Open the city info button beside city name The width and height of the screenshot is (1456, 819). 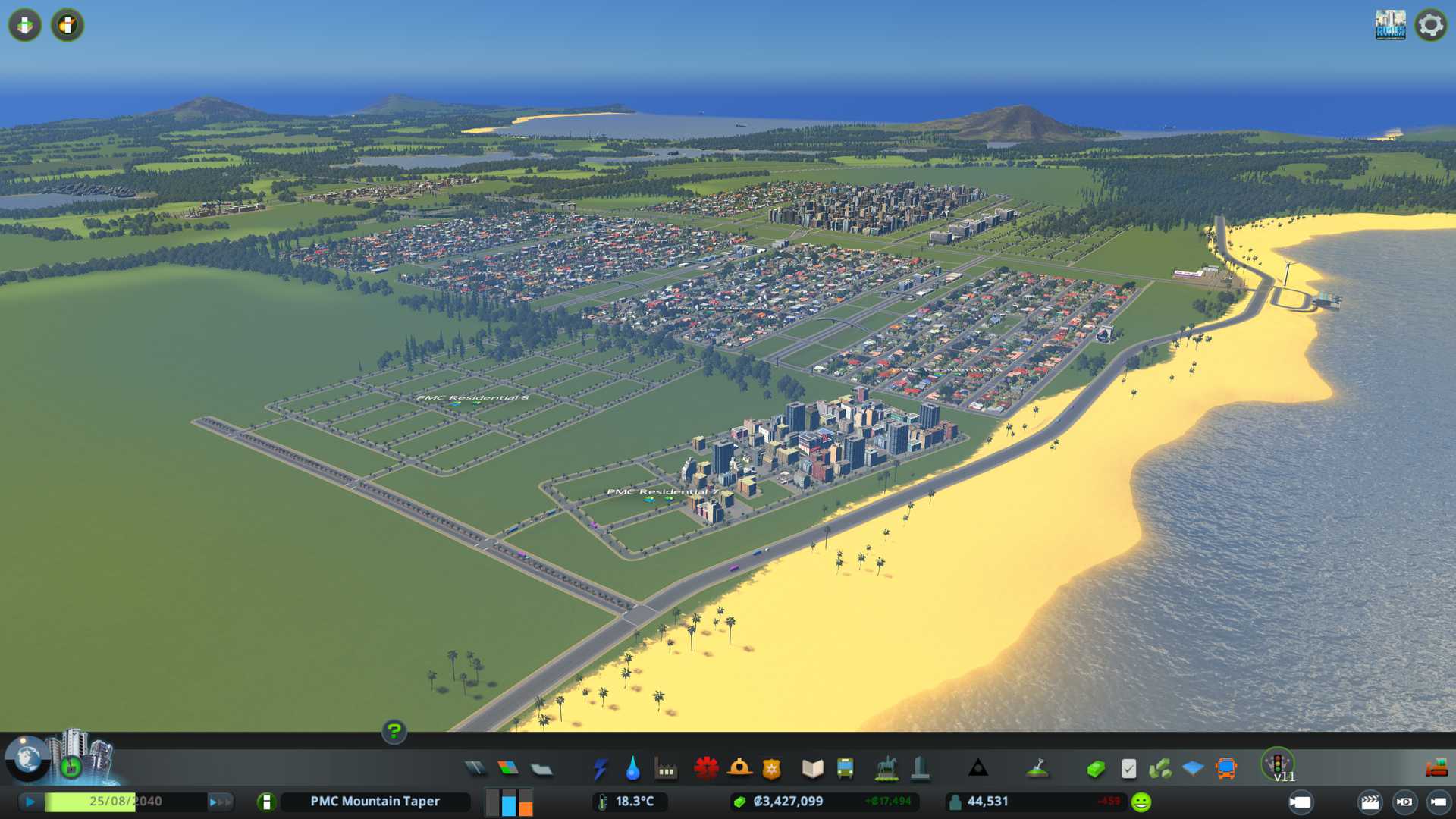coord(266,802)
